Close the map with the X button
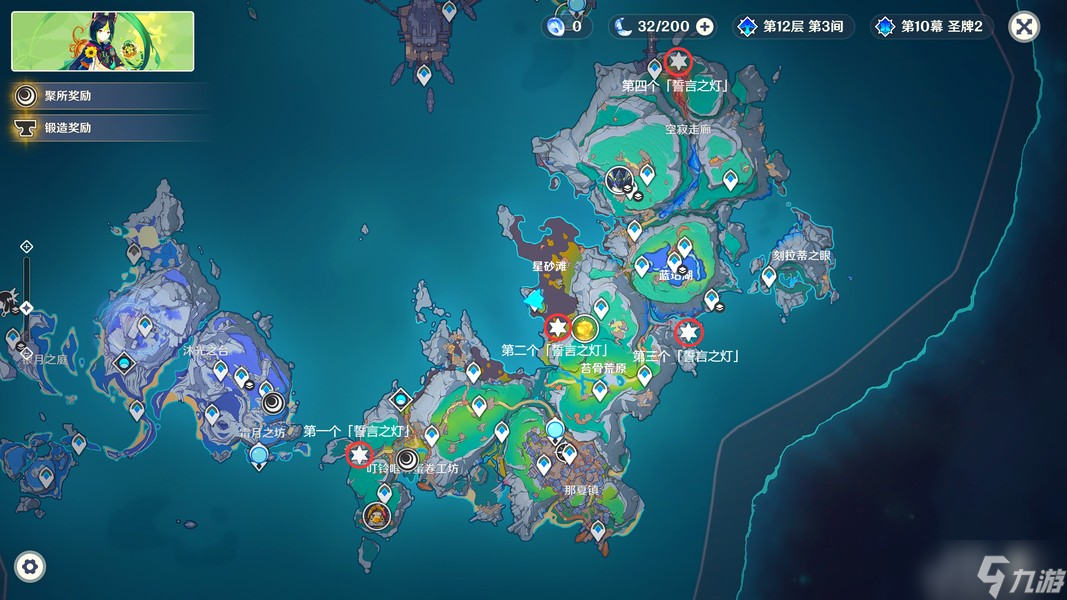 click(x=1023, y=27)
